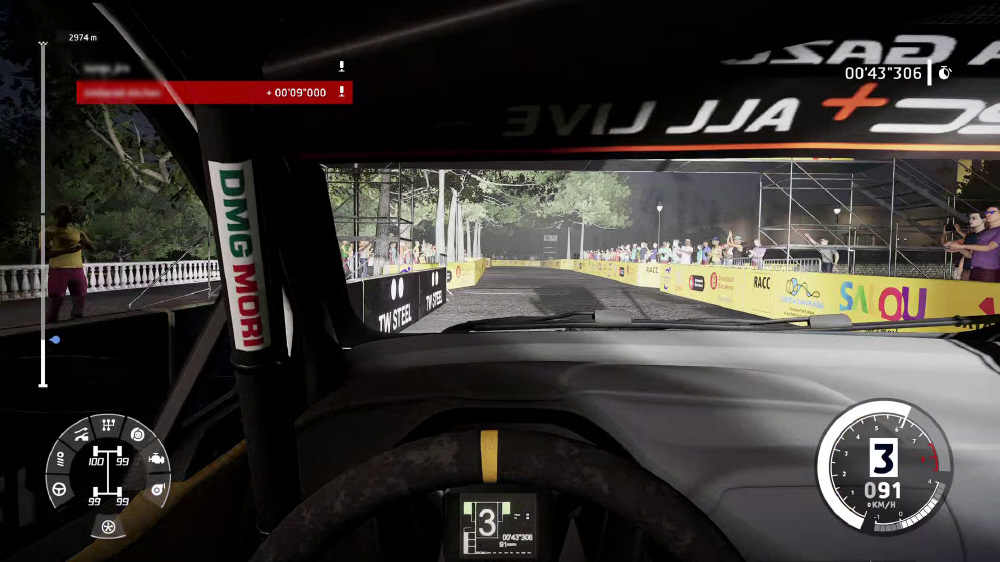The height and width of the screenshot is (562, 1000).
Task: Click the blue position marker on progress bar
Action: 54,340
